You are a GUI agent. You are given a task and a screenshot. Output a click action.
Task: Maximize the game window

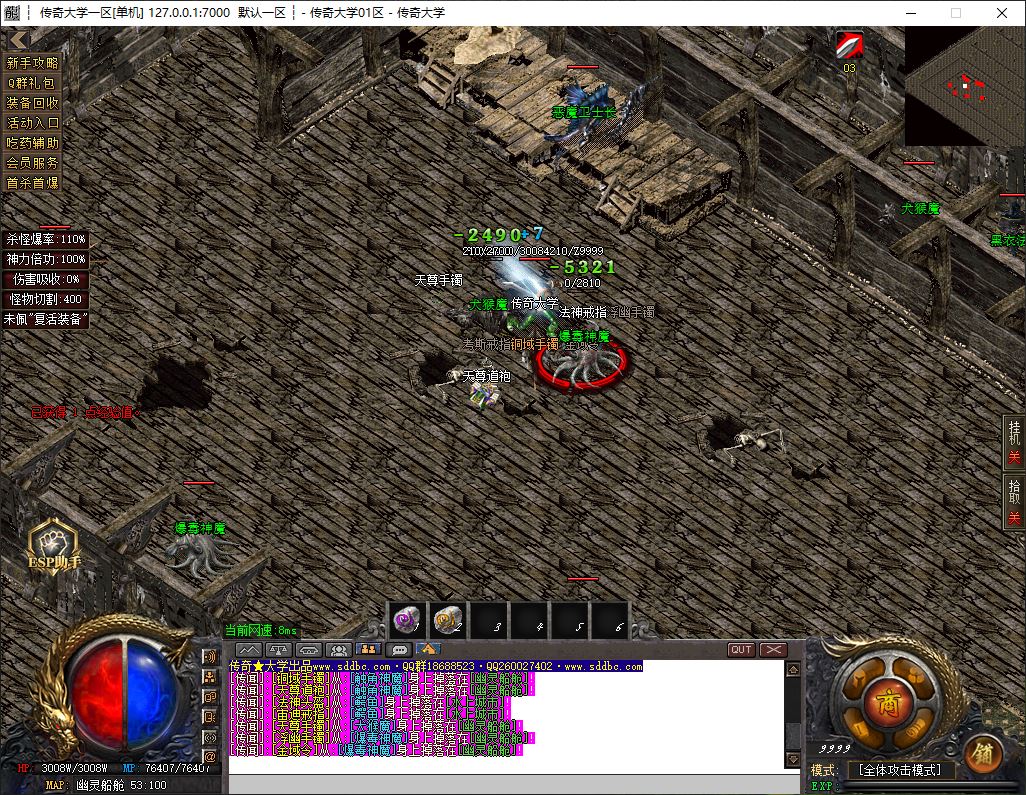coord(955,13)
